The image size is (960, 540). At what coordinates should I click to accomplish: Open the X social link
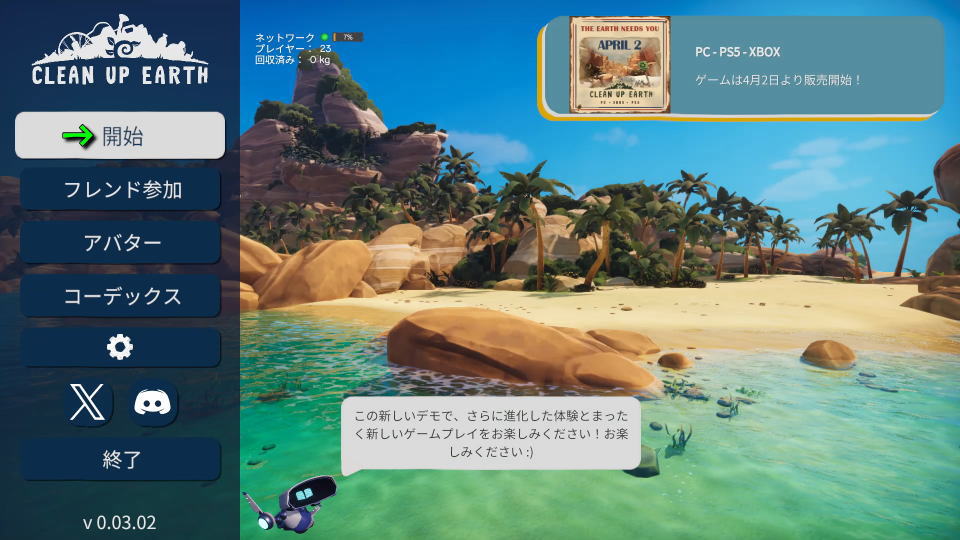[x=90, y=403]
